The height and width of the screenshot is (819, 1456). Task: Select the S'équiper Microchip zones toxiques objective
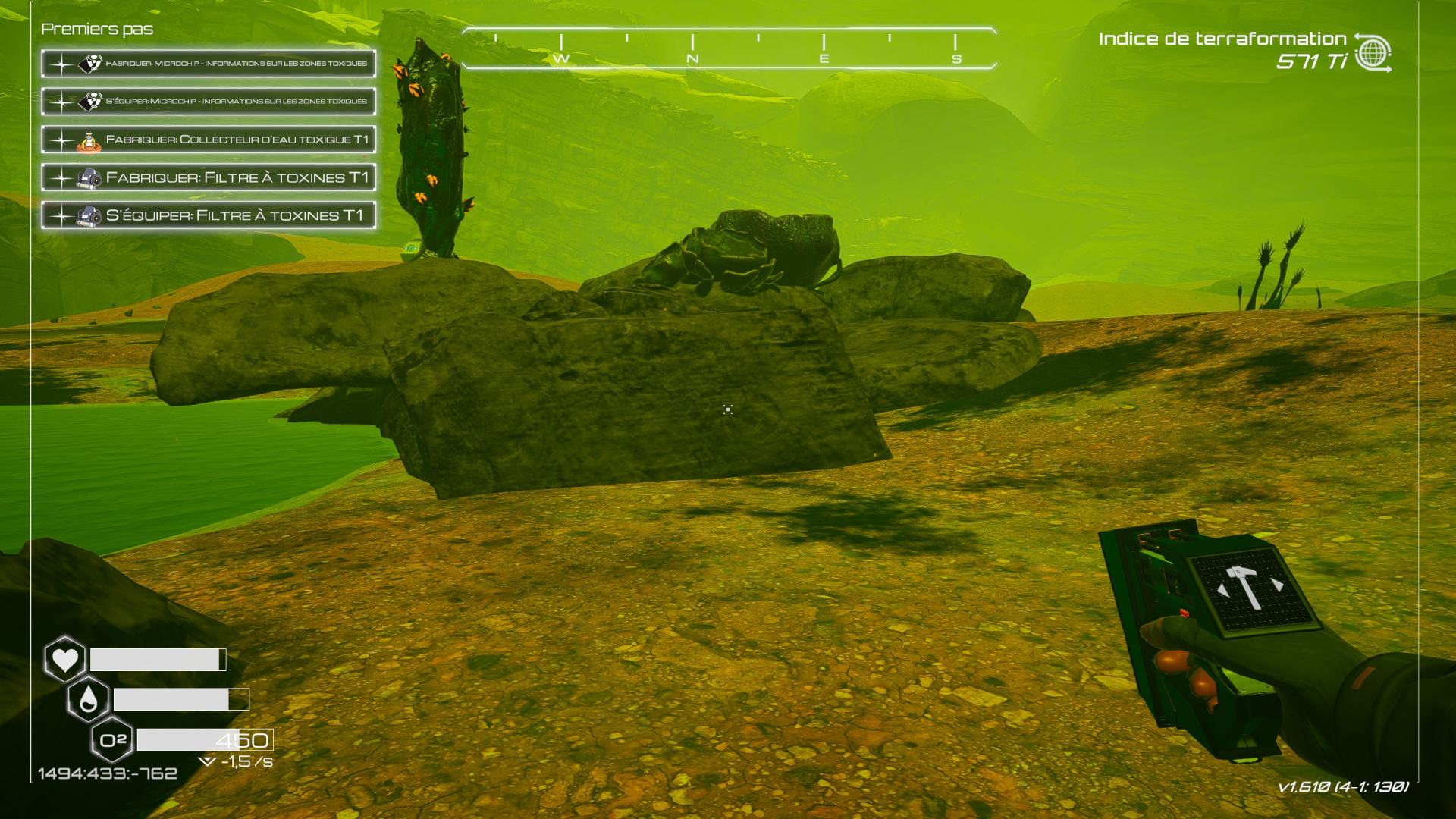tap(209, 102)
